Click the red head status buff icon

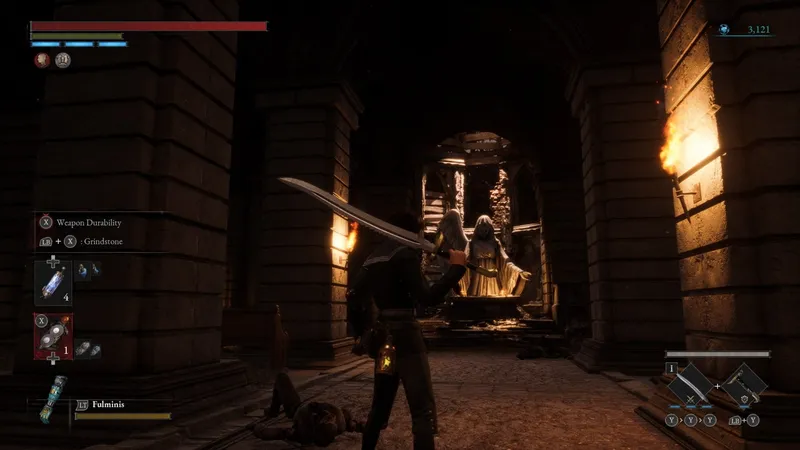click(41, 60)
